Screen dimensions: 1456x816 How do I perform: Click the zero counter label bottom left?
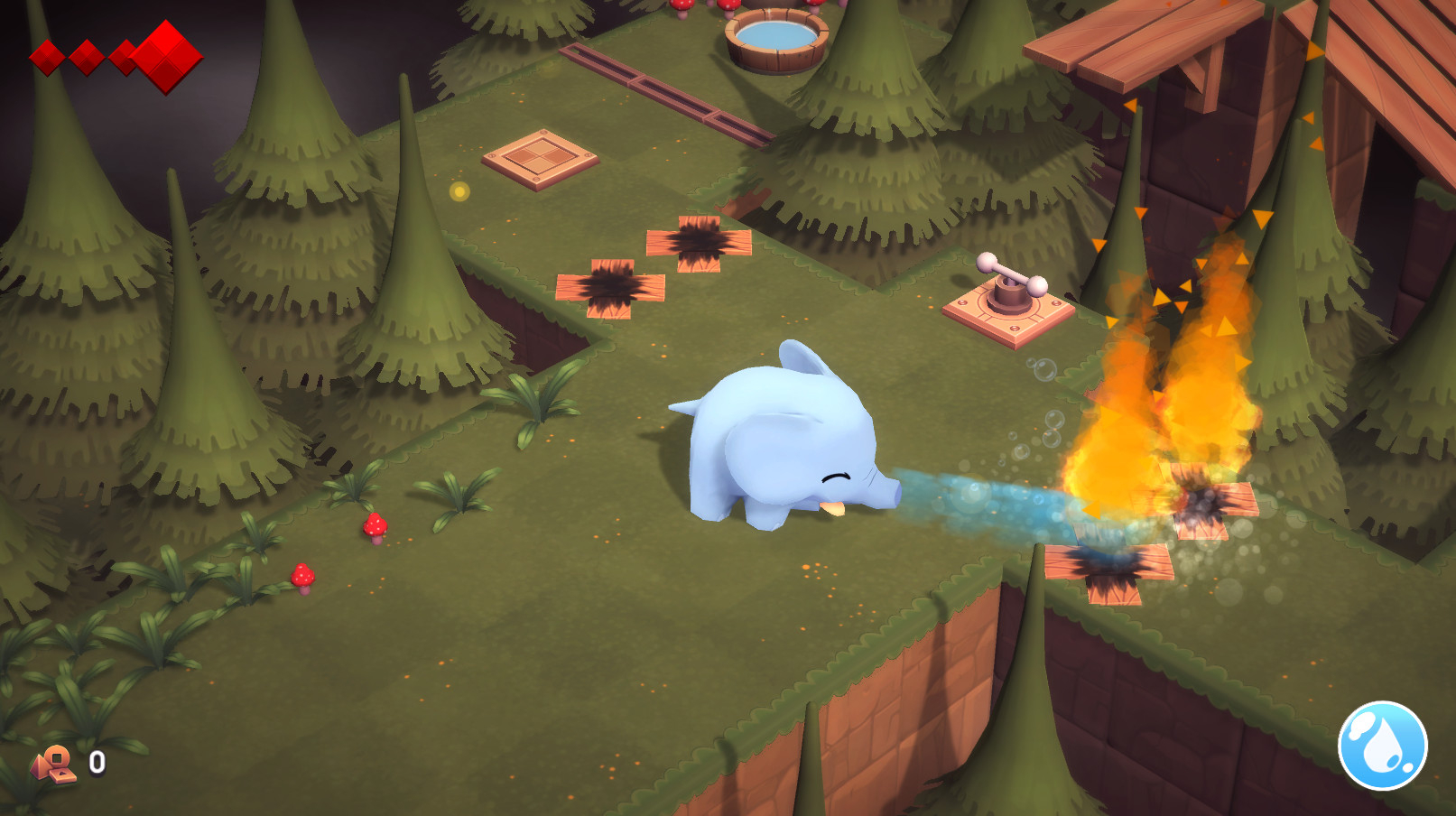(x=95, y=763)
